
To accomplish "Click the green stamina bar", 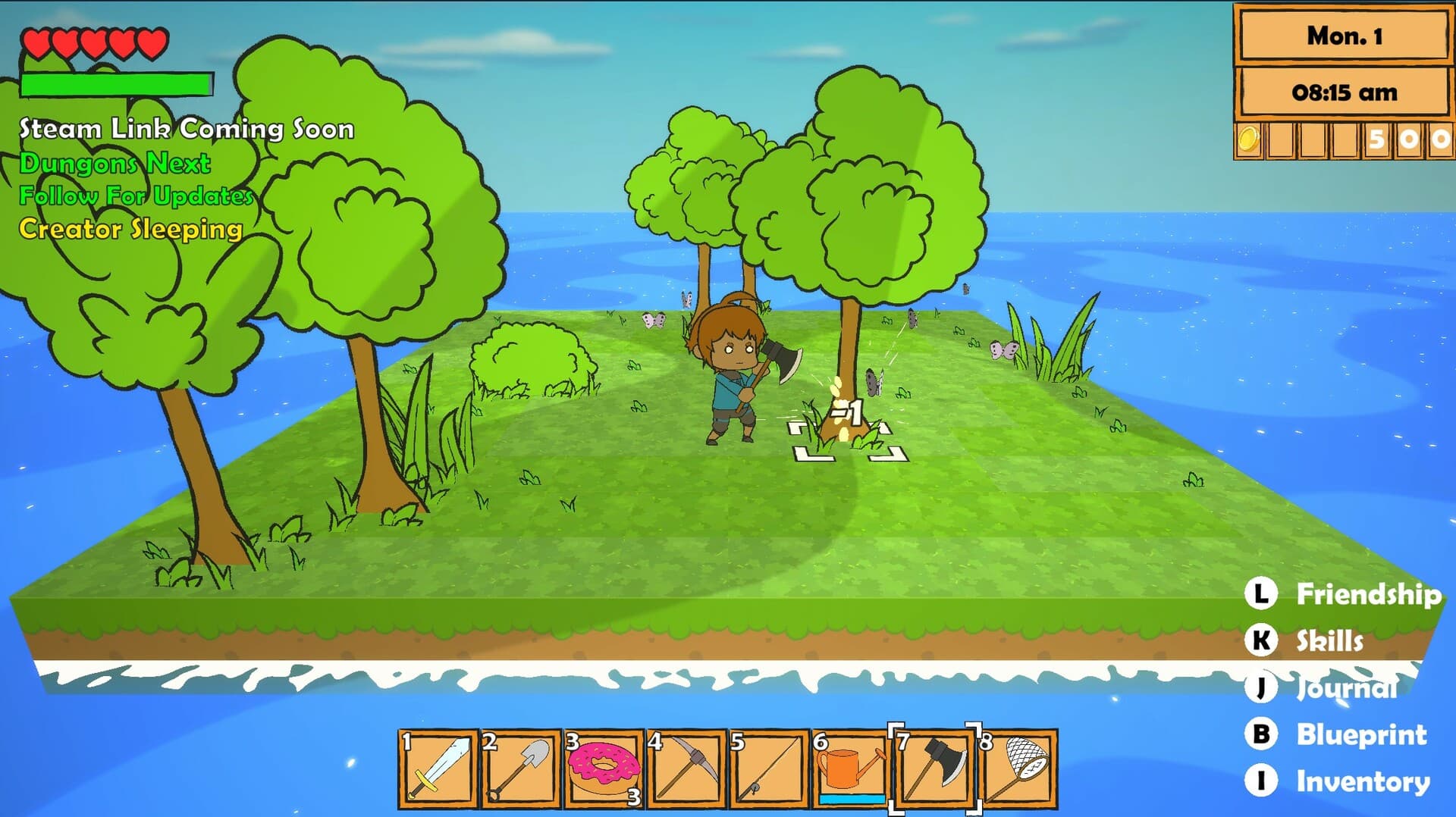I will (117, 84).
